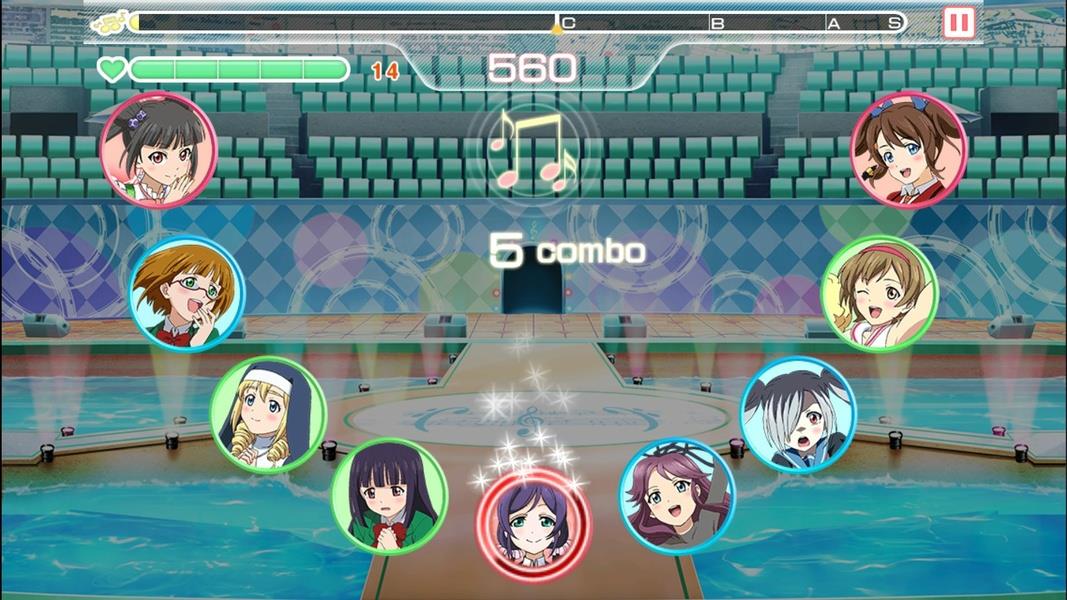The image size is (1067, 600).
Task: Tap the black-haired girl with hair bow
Action: pyautogui.click(x=158, y=149)
